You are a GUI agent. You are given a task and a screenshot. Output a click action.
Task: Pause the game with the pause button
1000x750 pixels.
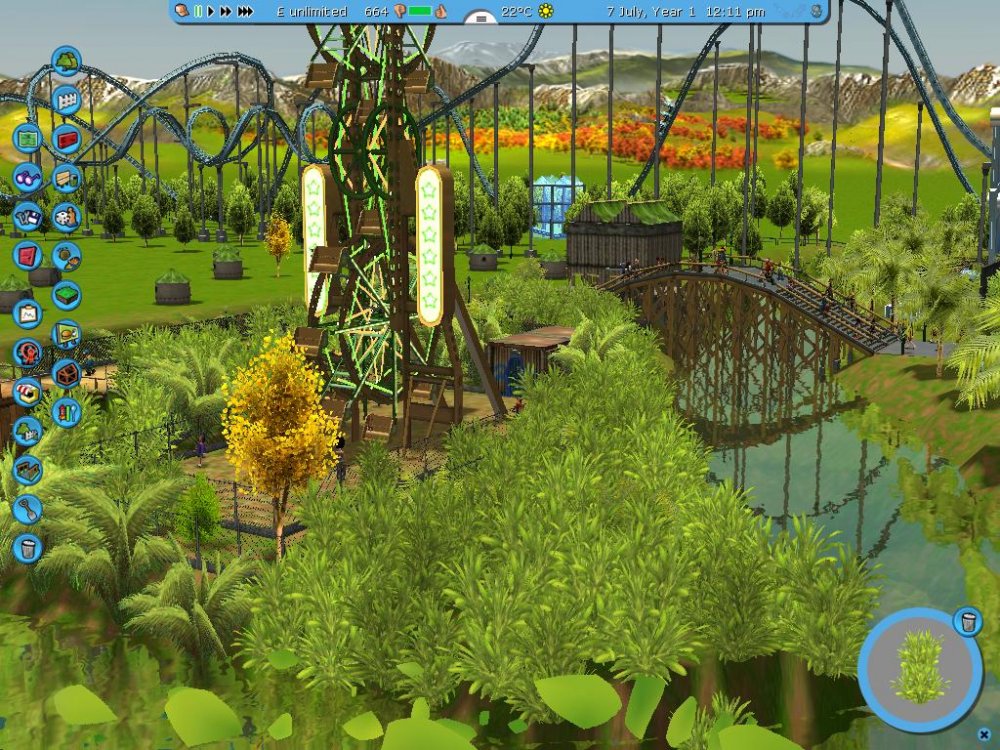pyautogui.click(x=199, y=11)
